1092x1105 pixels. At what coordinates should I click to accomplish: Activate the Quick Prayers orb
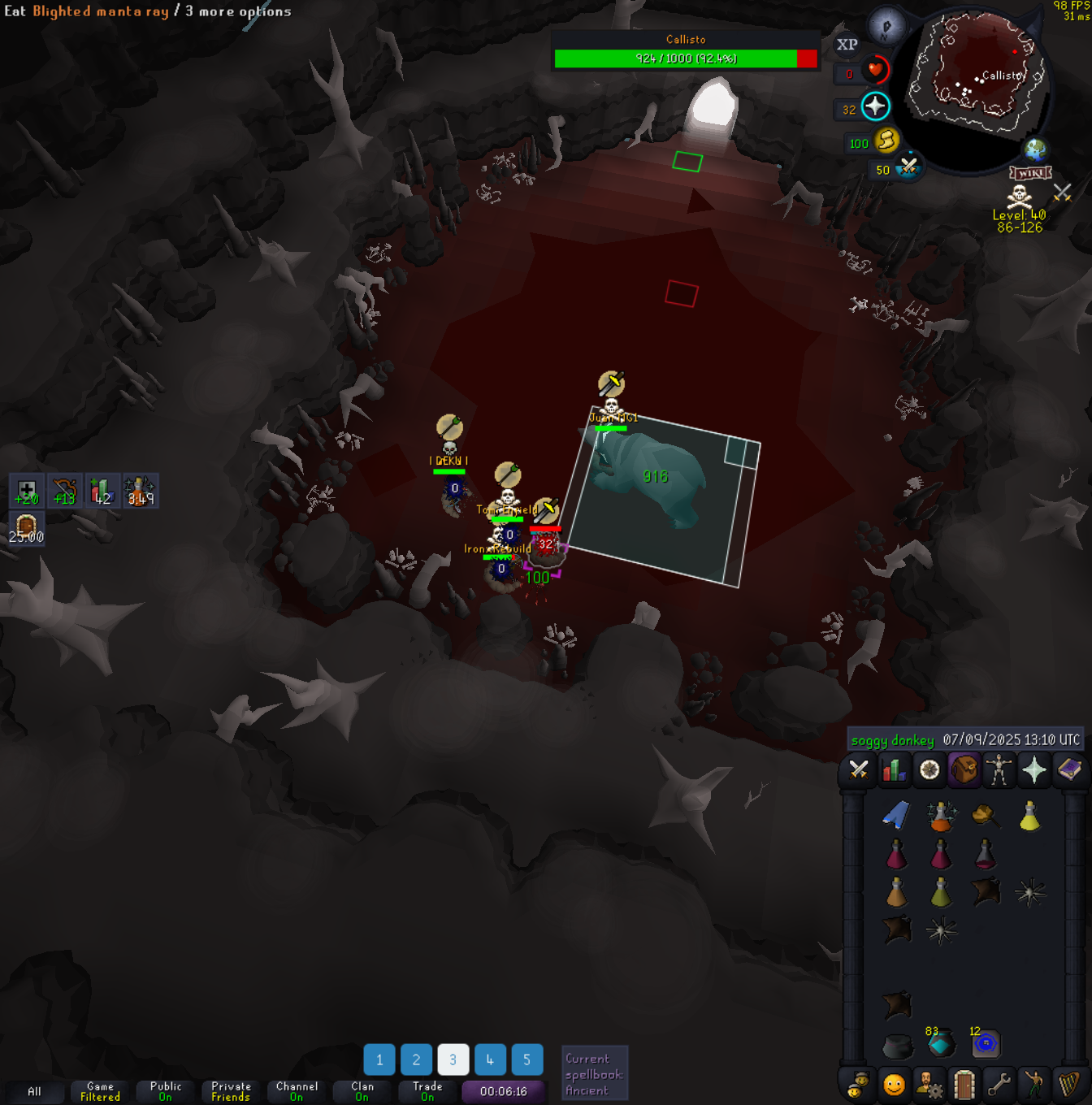875,106
